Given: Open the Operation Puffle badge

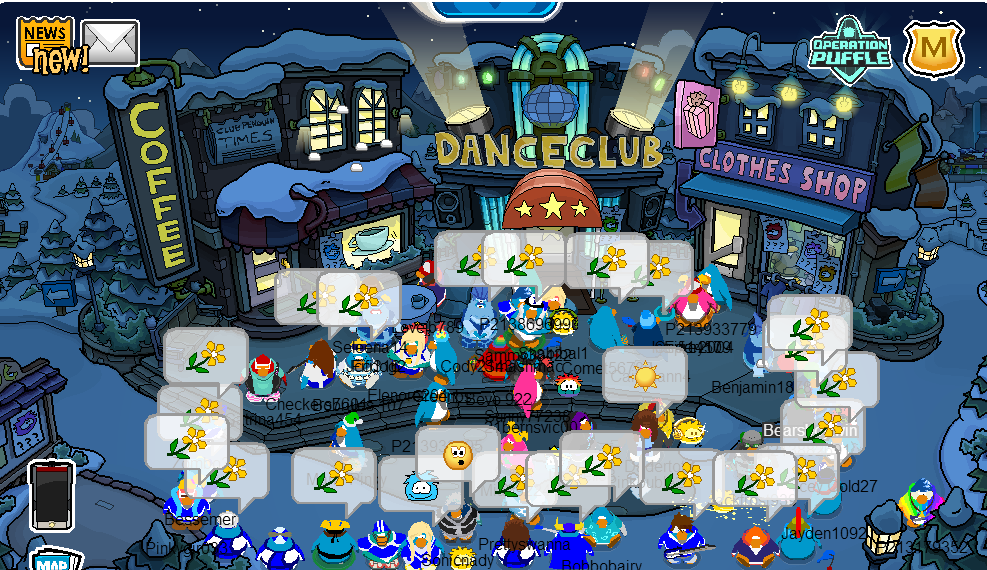Looking at the screenshot, I should click(849, 47).
